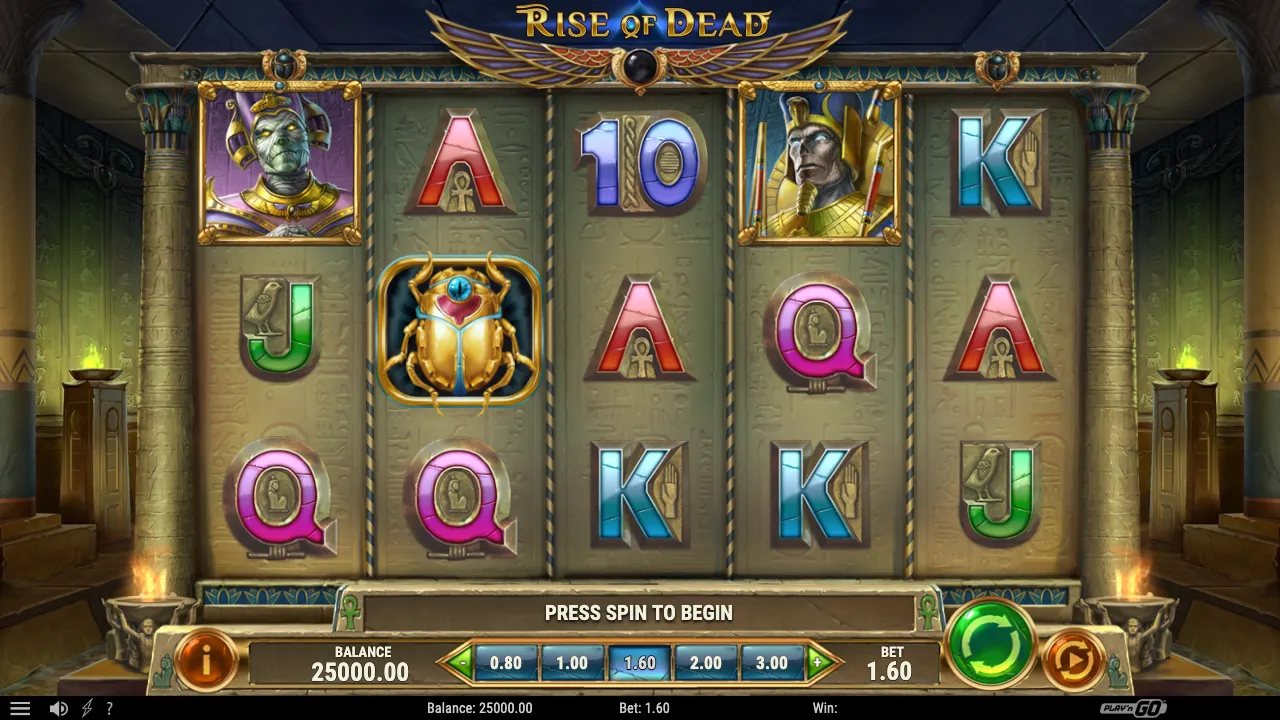
Task: Increase the bet with the plus button
Action: click(x=820, y=662)
